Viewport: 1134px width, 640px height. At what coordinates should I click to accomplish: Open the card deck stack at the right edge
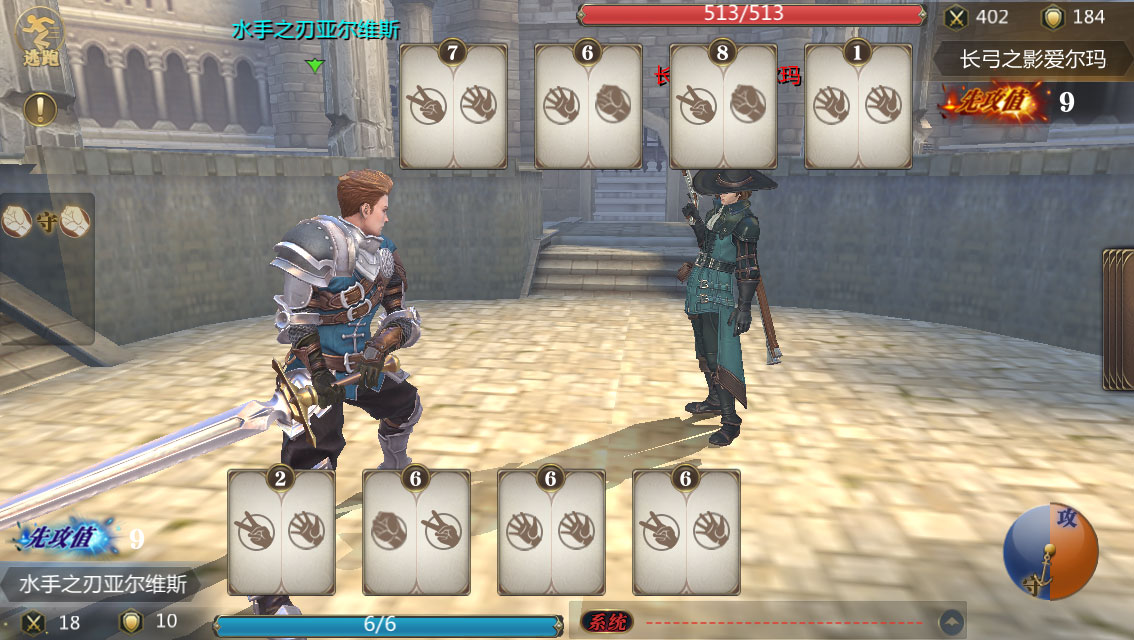click(1118, 318)
